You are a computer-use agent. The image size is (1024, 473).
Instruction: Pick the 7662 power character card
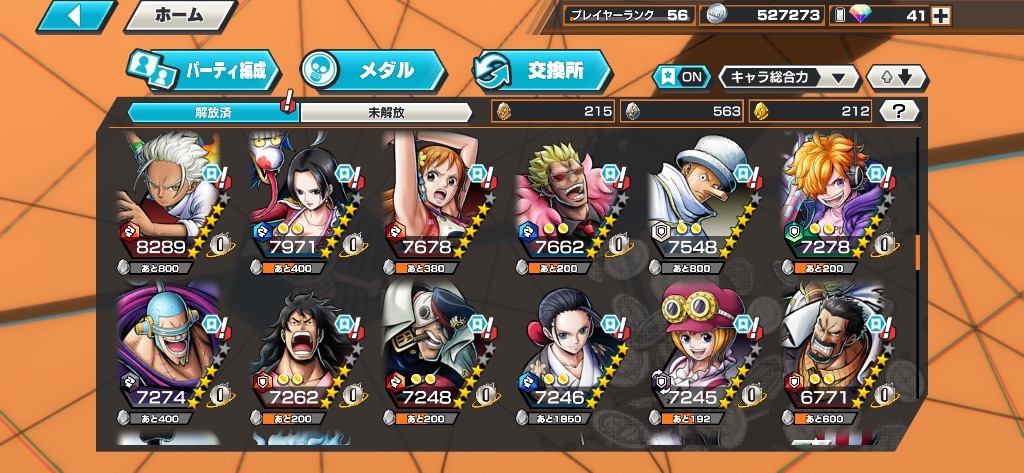[568, 200]
